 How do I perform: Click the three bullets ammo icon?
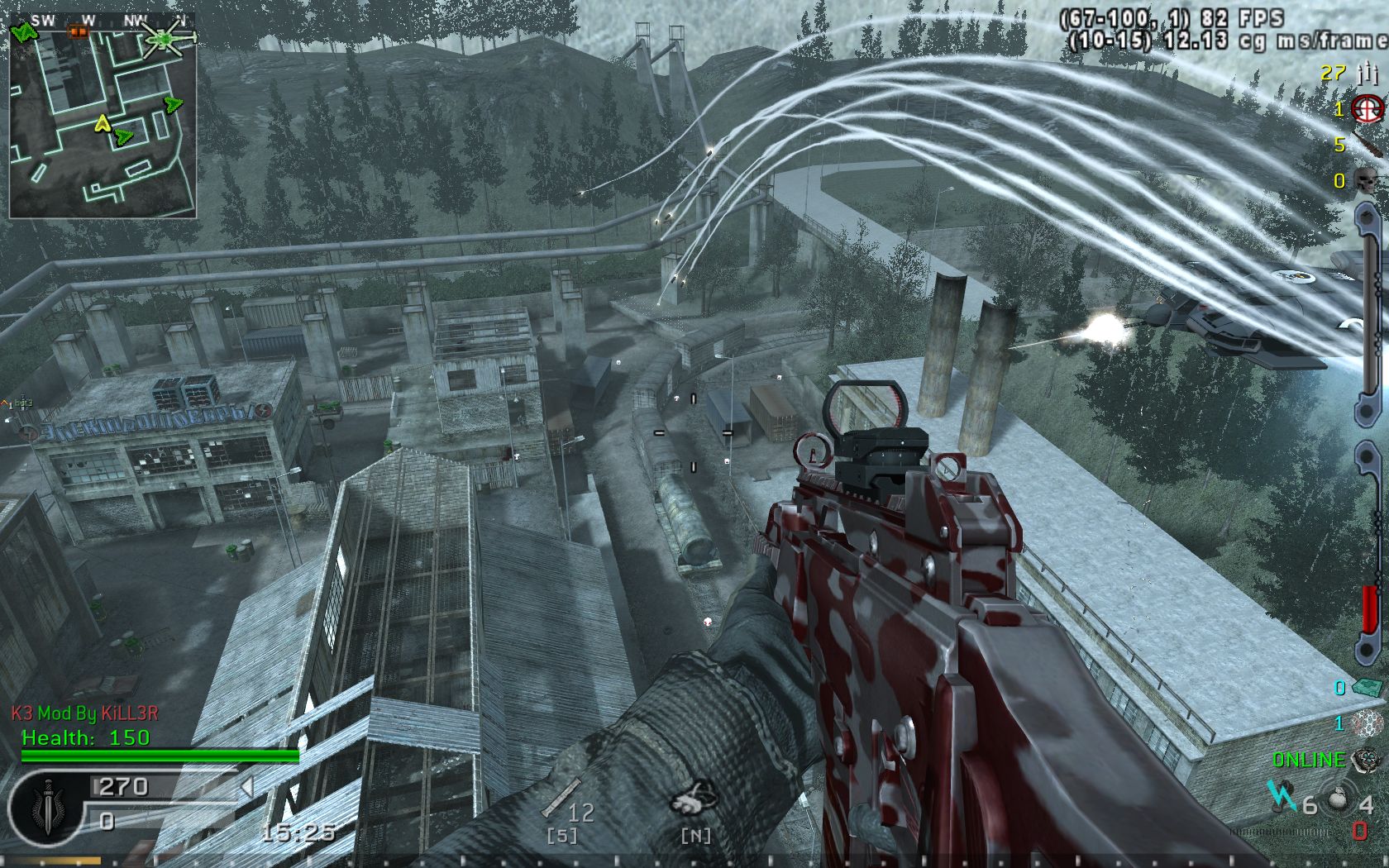tap(1368, 74)
